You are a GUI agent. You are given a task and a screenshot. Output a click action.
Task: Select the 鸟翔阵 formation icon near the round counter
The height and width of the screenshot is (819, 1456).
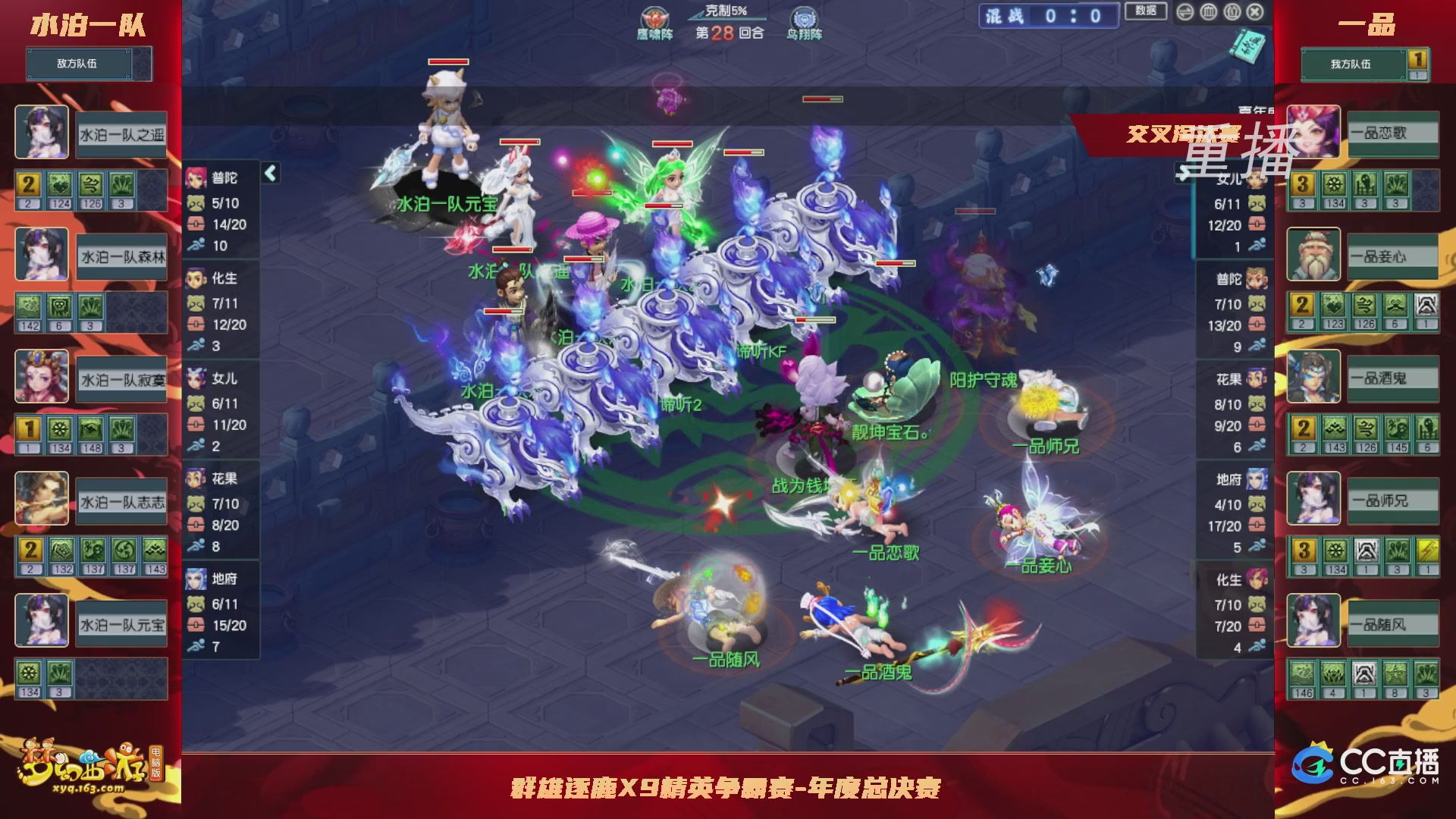click(x=804, y=18)
